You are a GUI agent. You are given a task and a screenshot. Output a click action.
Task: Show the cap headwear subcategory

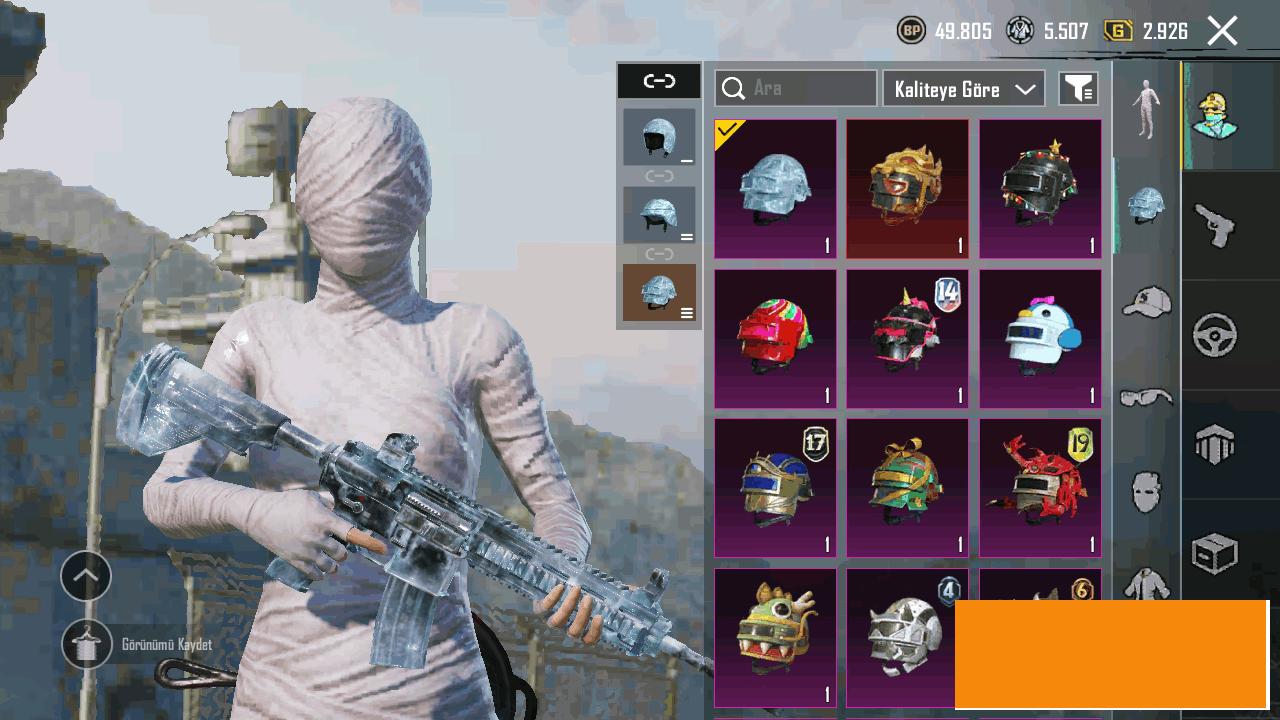pyautogui.click(x=1146, y=301)
